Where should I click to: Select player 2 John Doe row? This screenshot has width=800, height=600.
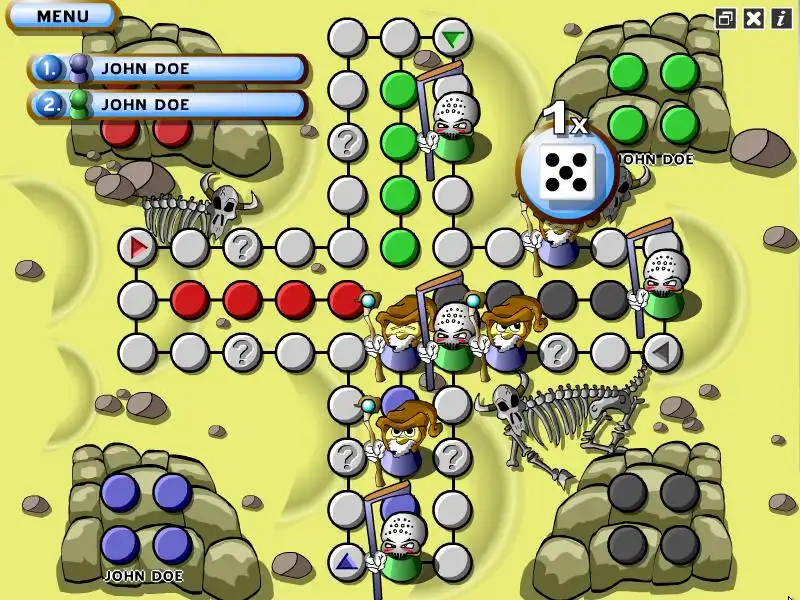coord(168,104)
